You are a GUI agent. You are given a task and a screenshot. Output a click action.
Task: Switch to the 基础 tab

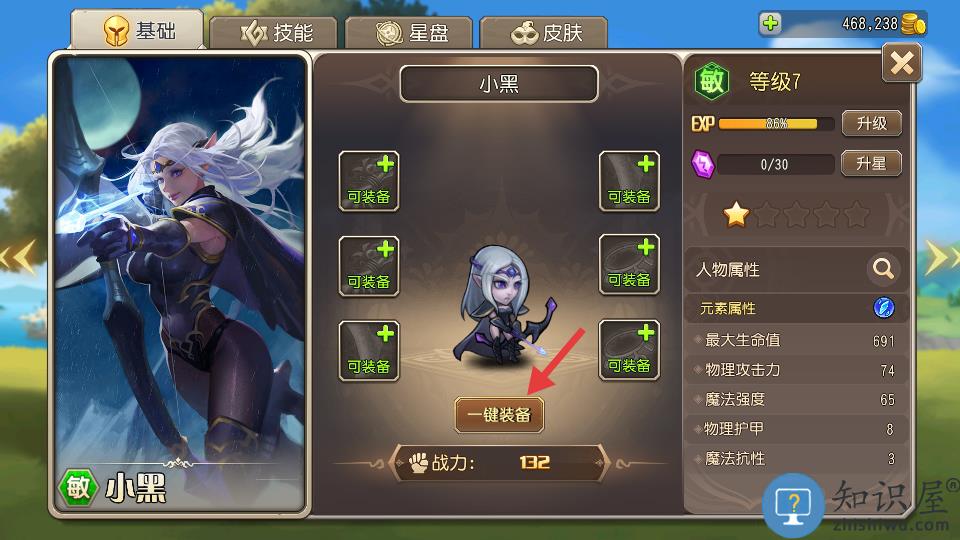click(137, 31)
